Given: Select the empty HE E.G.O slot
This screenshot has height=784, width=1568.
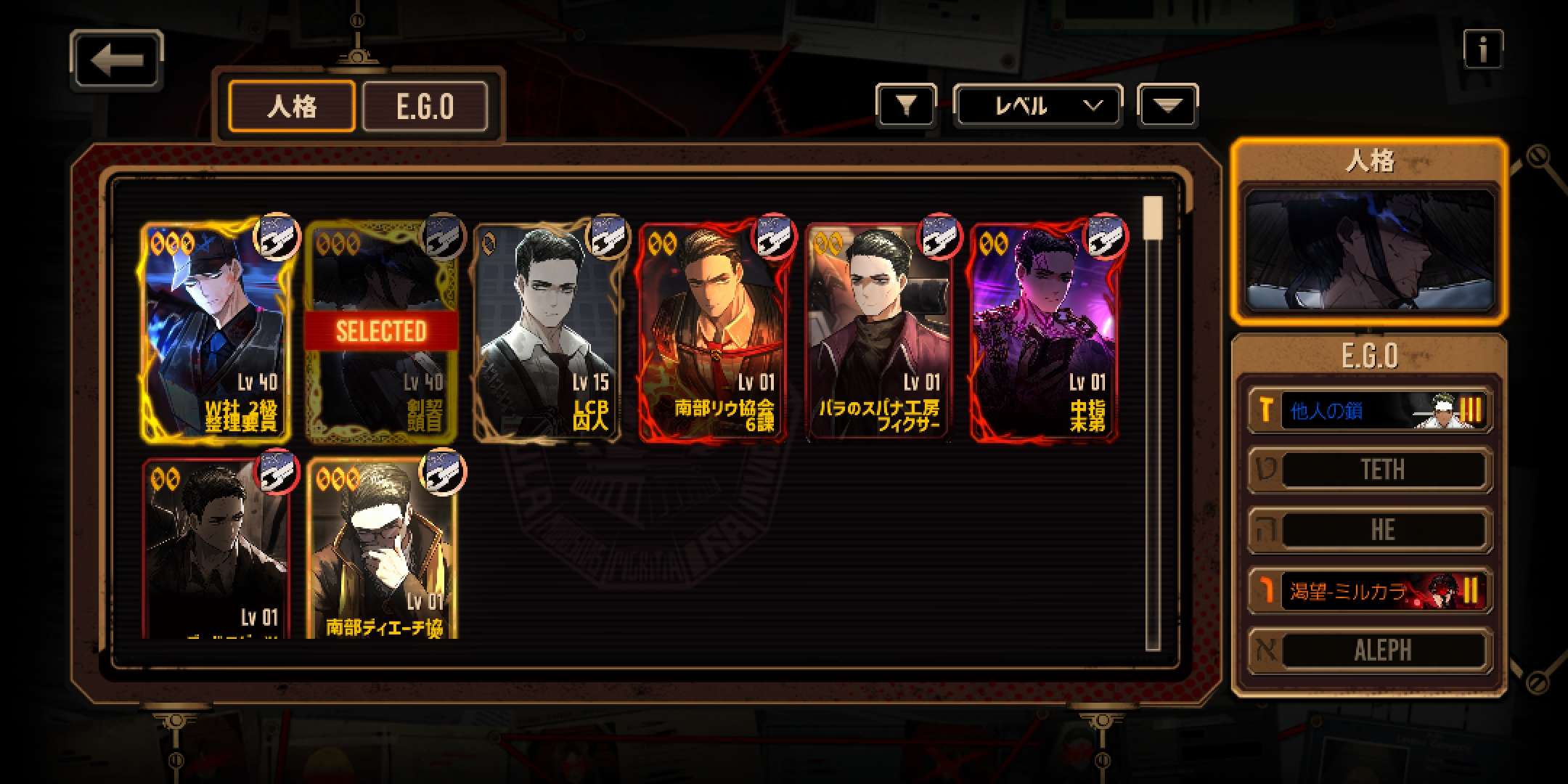Looking at the screenshot, I should point(1369,531).
